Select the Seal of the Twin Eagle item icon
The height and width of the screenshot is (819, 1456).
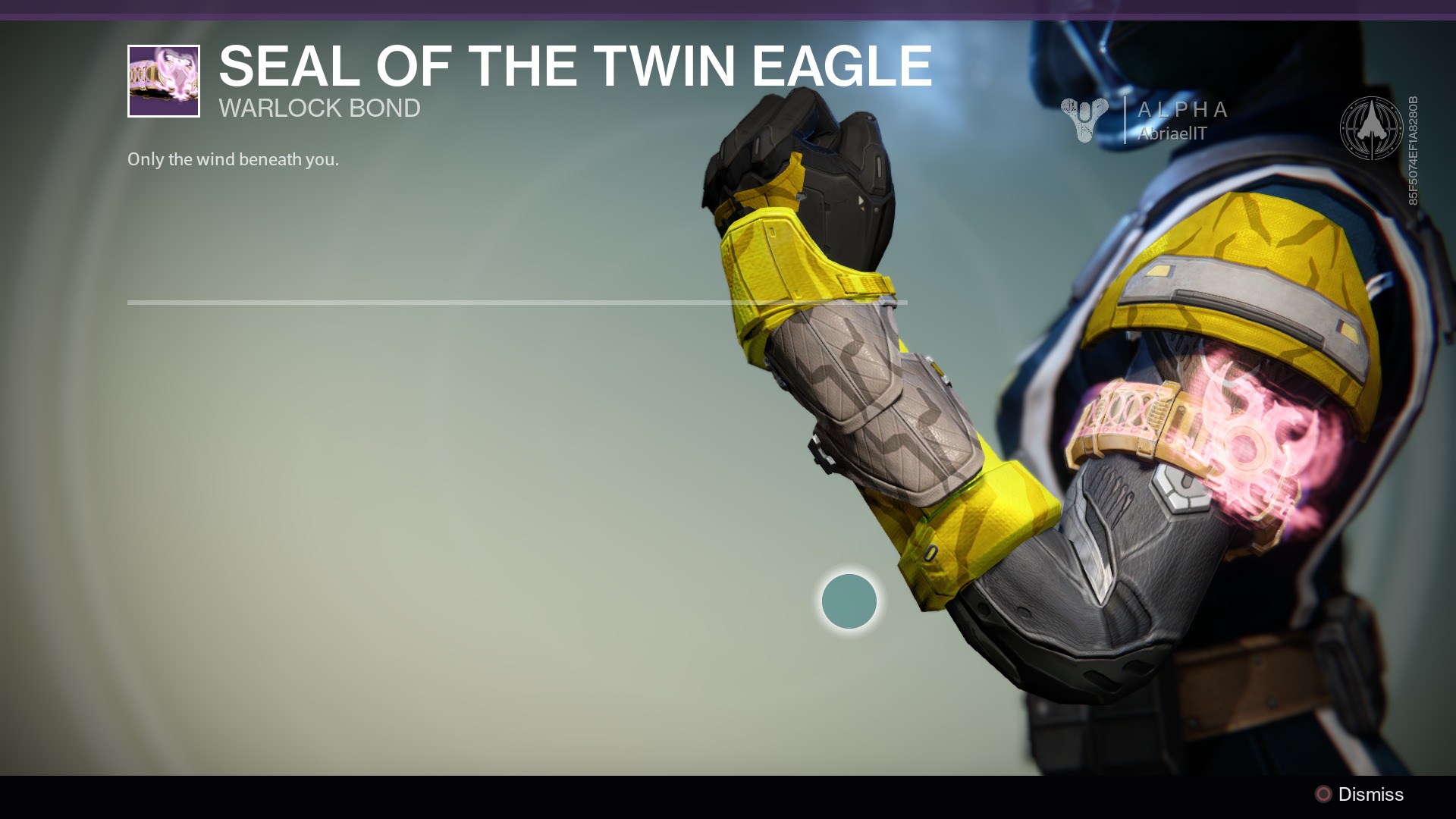click(x=164, y=81)
